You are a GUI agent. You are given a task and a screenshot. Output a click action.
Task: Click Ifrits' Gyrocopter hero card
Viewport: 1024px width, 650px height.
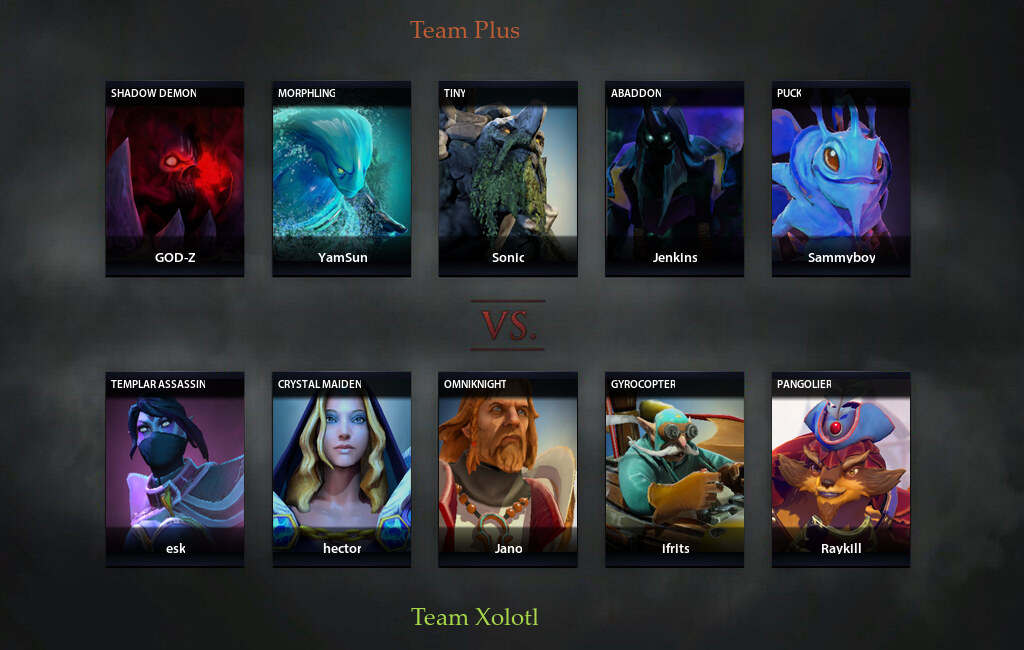click(x=675, y=470)
